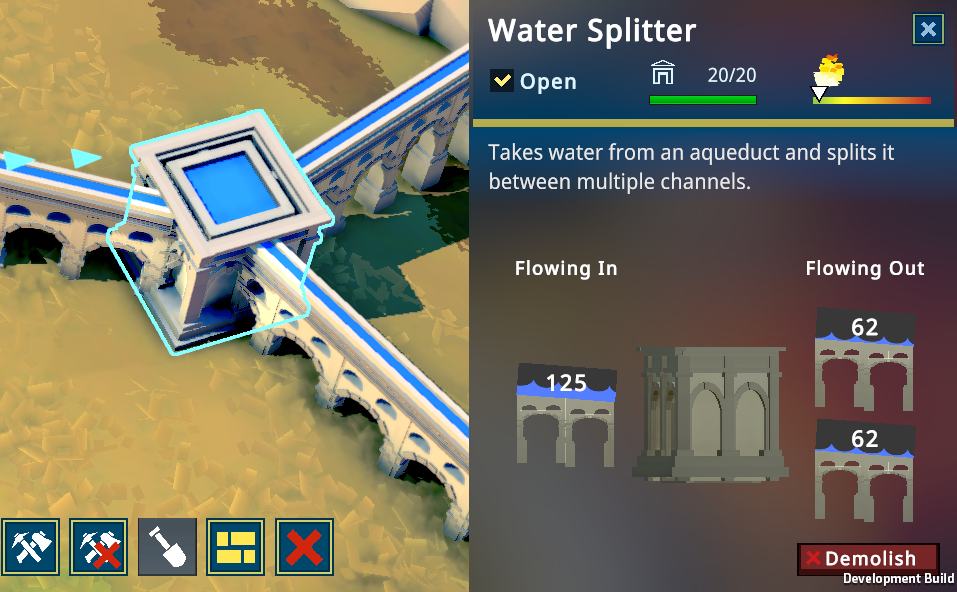Toggle the Open checkbox
This screenshot has width=957, height=592.
click(502, 81)
